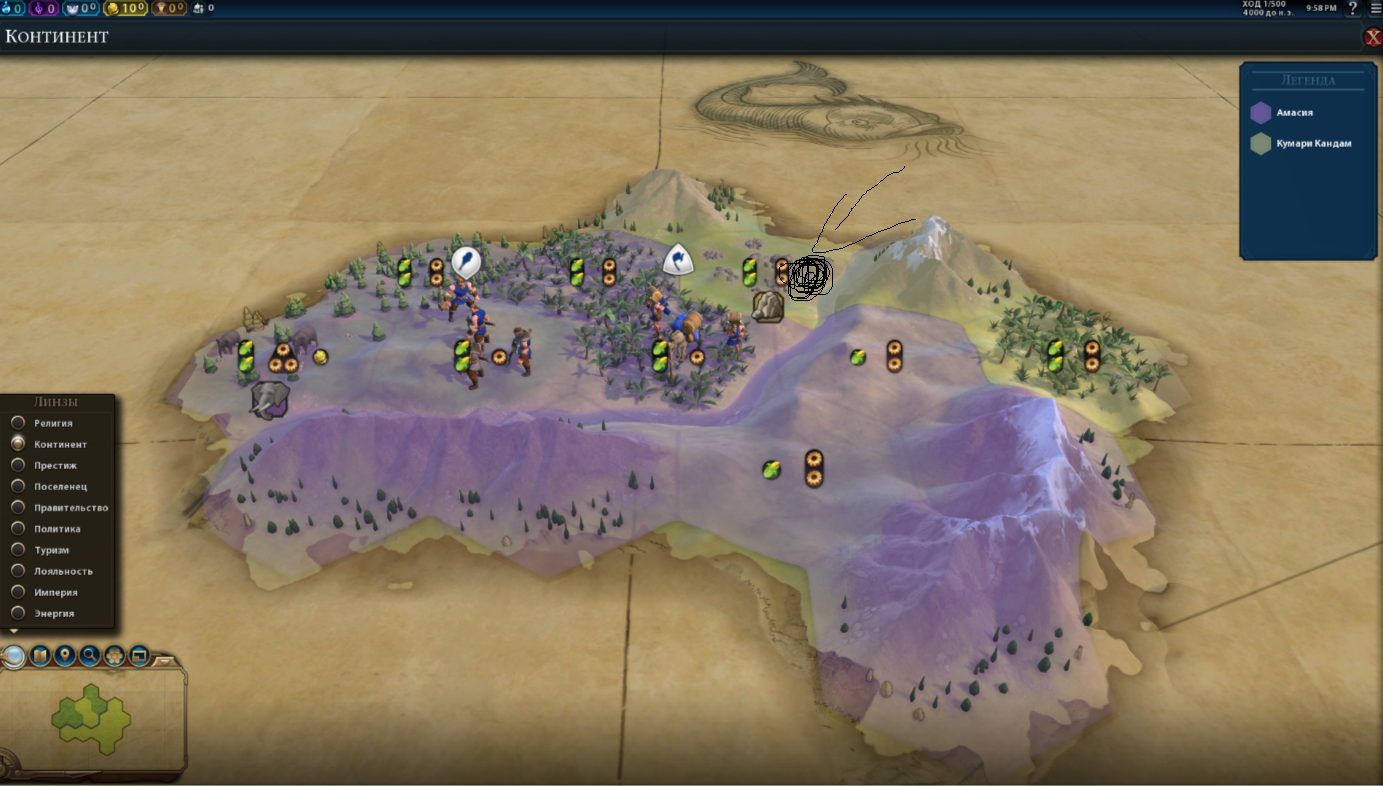The width and height of the screenshot is (1383, 786).
Task: Open the hamburger game menu
Action: pos(1375,8)
